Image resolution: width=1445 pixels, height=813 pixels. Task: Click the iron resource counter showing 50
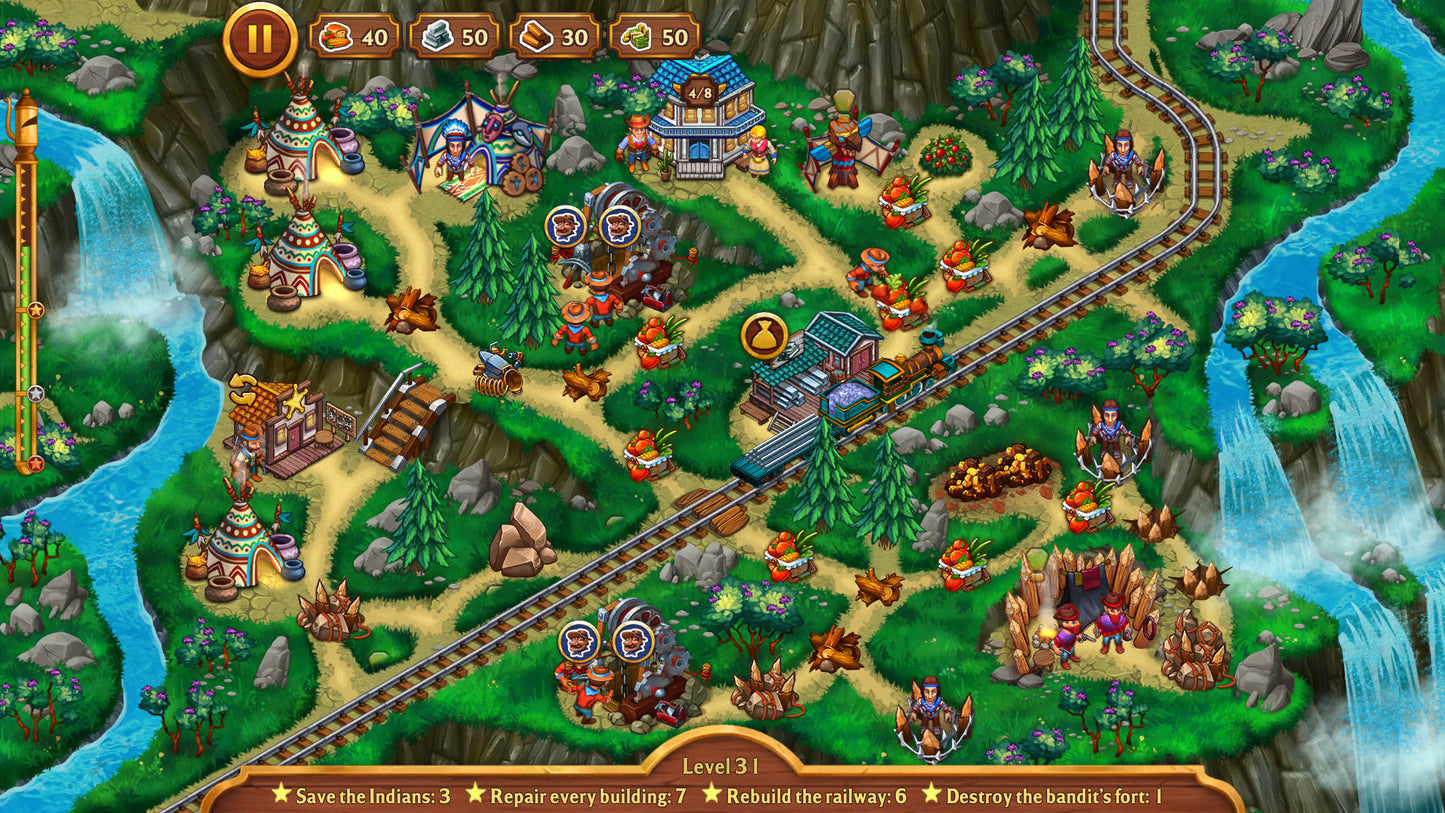pyautogui.click(x=455, y=37)
